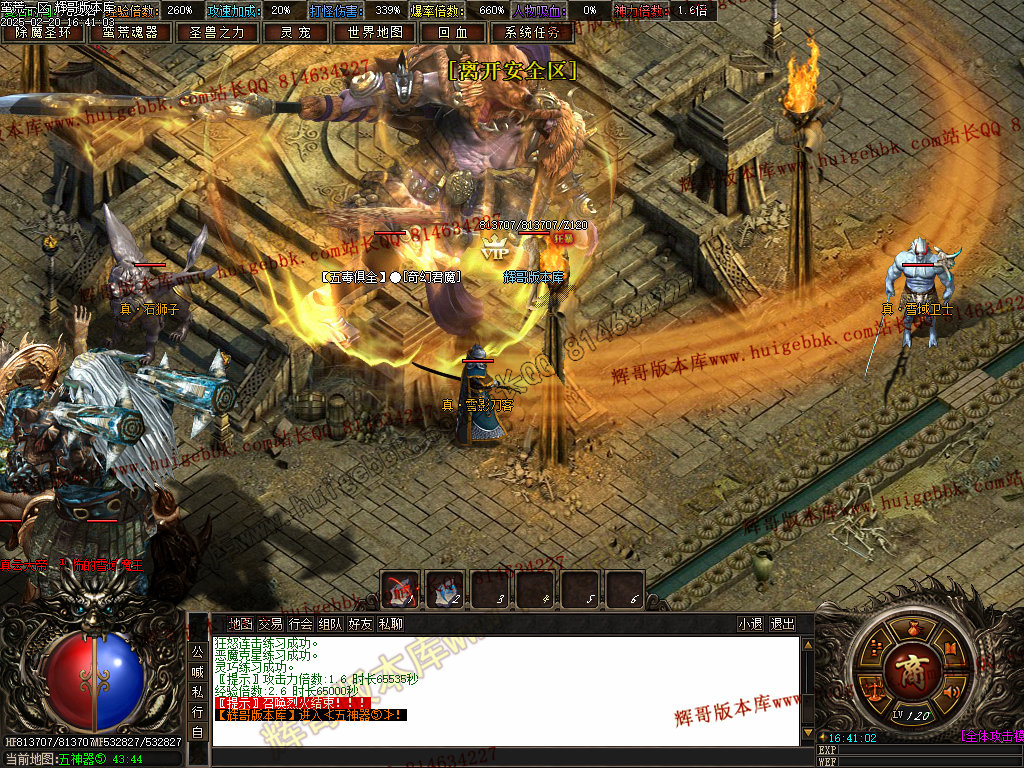Select the 组队 party tab

(x=330, y=624)
